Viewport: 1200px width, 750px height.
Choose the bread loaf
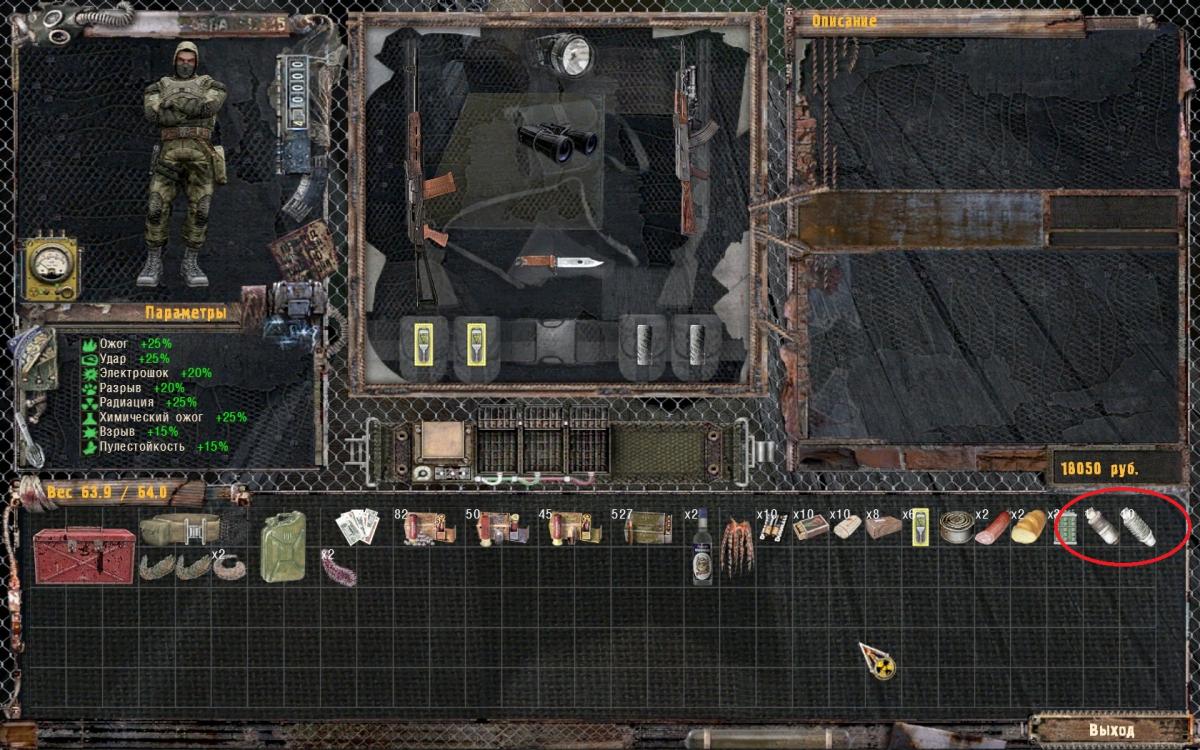point(1027,528)
